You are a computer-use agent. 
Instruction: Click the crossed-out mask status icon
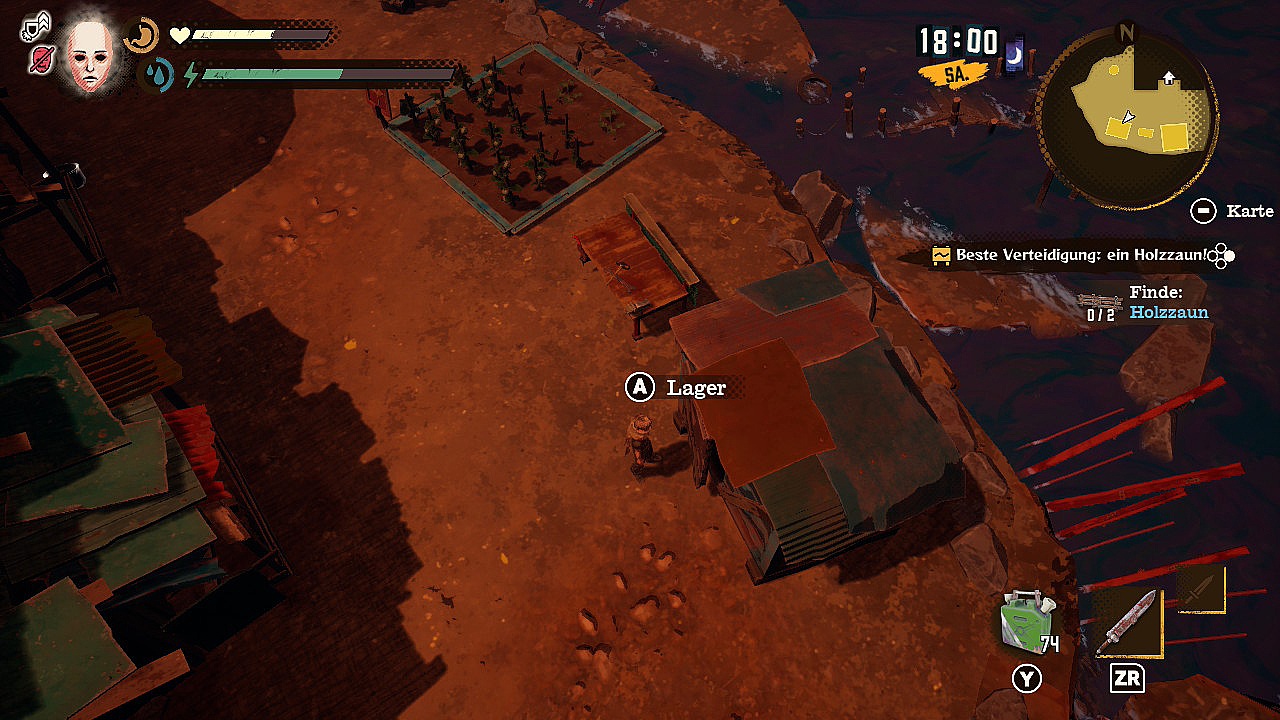pyautogui.click(x=41, y=60)
